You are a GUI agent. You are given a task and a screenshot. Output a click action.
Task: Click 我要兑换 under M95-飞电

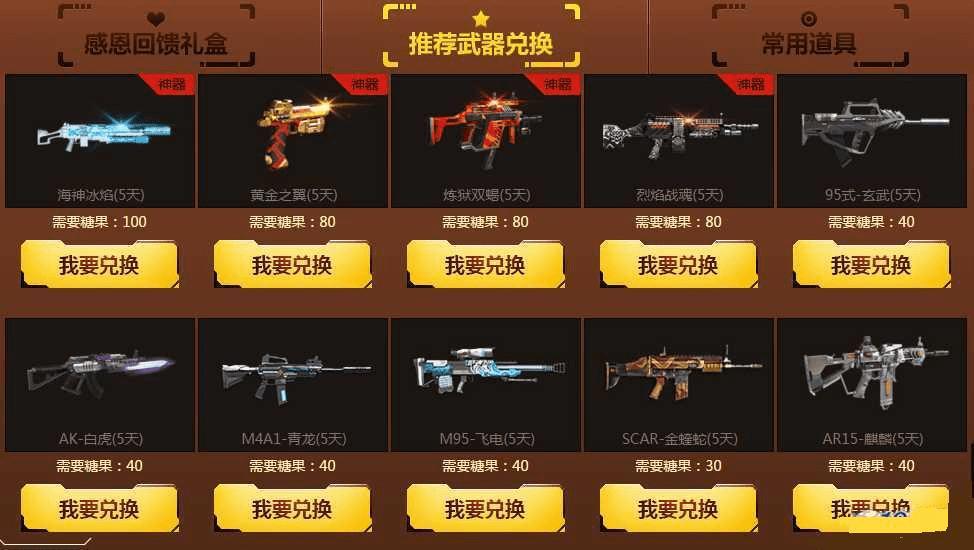(485, 509)
